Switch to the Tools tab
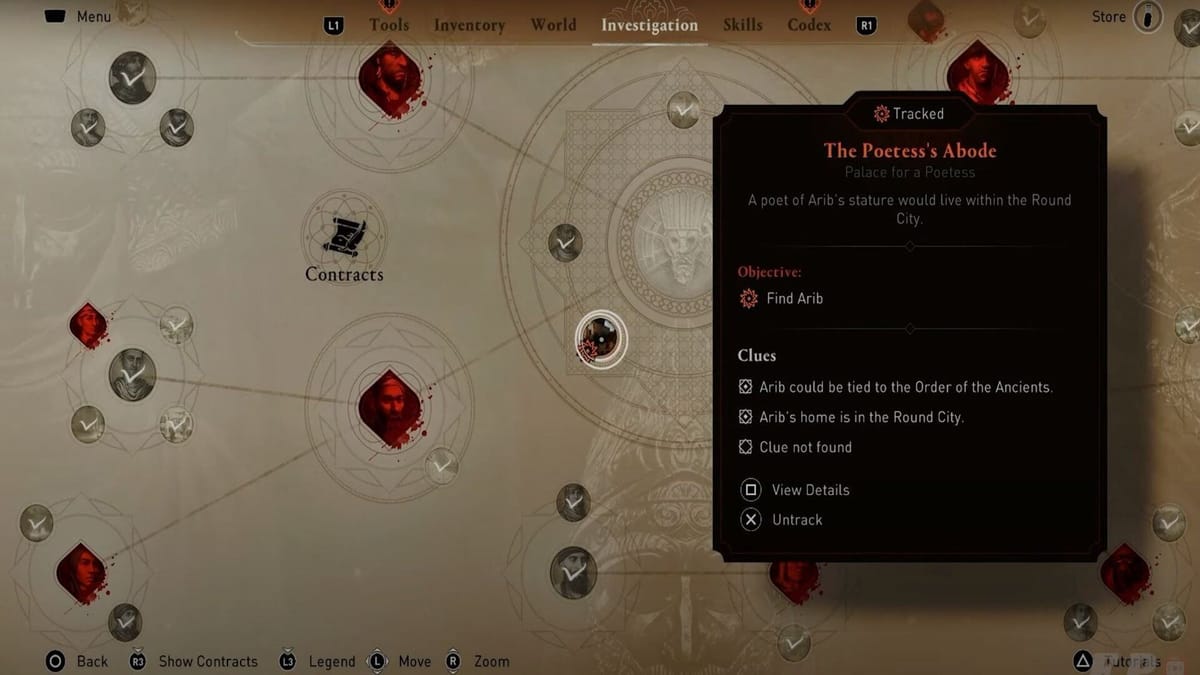Viewport: 1200px width, 675px height. tap(389, 25)
